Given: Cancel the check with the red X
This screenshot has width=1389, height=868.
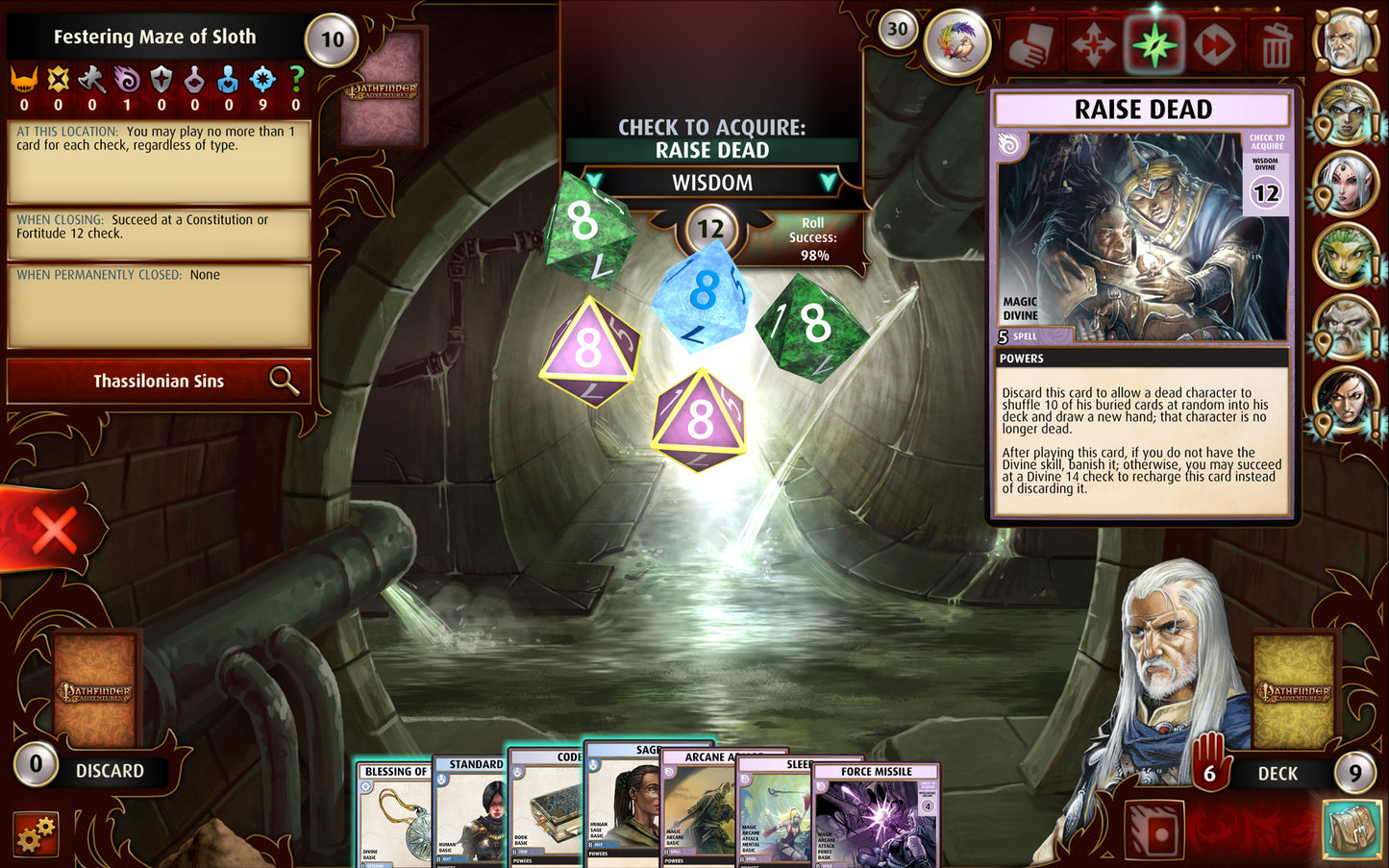Looking at the screenshot, I should coord(54,530).
